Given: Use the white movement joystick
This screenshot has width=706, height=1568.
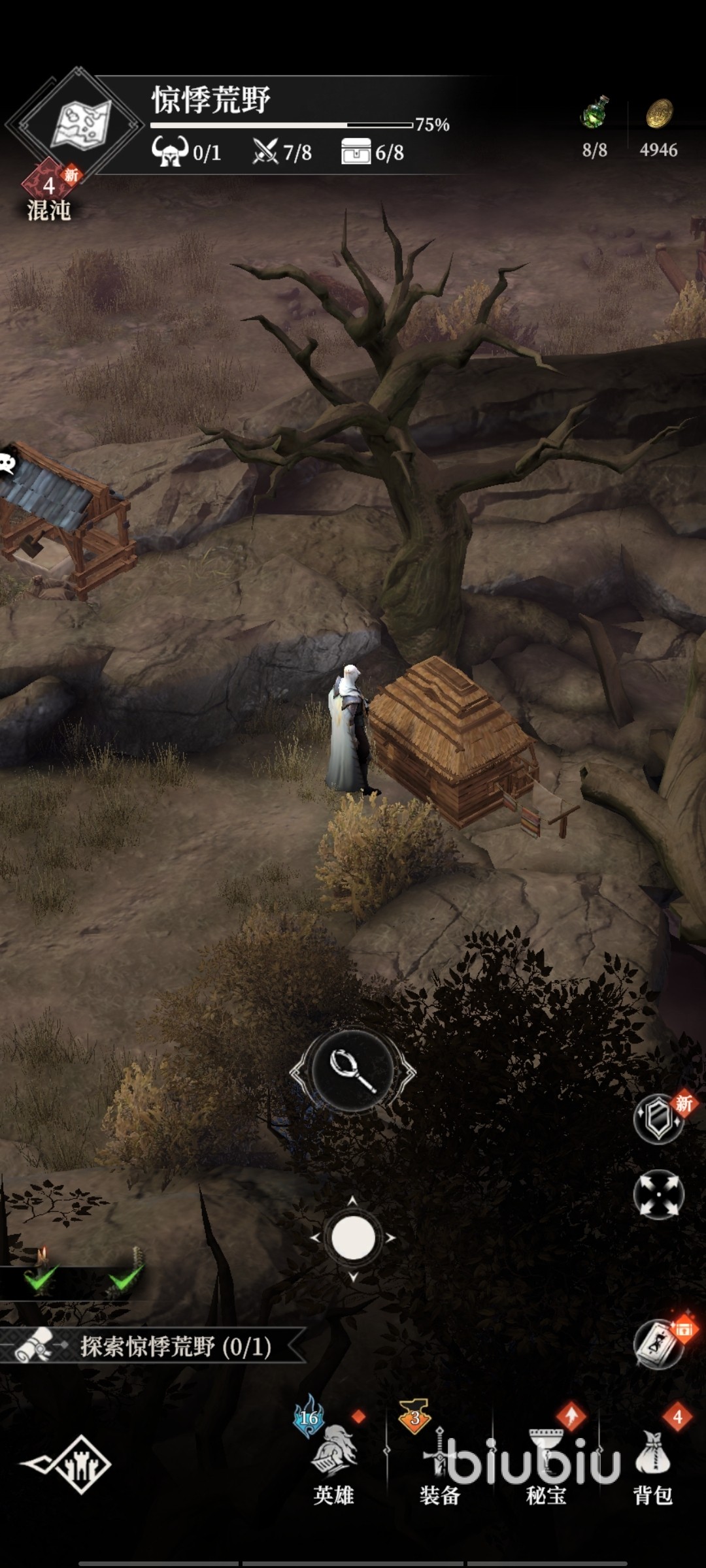Looking at the screenshot, I should click(x=353, y=1237).
